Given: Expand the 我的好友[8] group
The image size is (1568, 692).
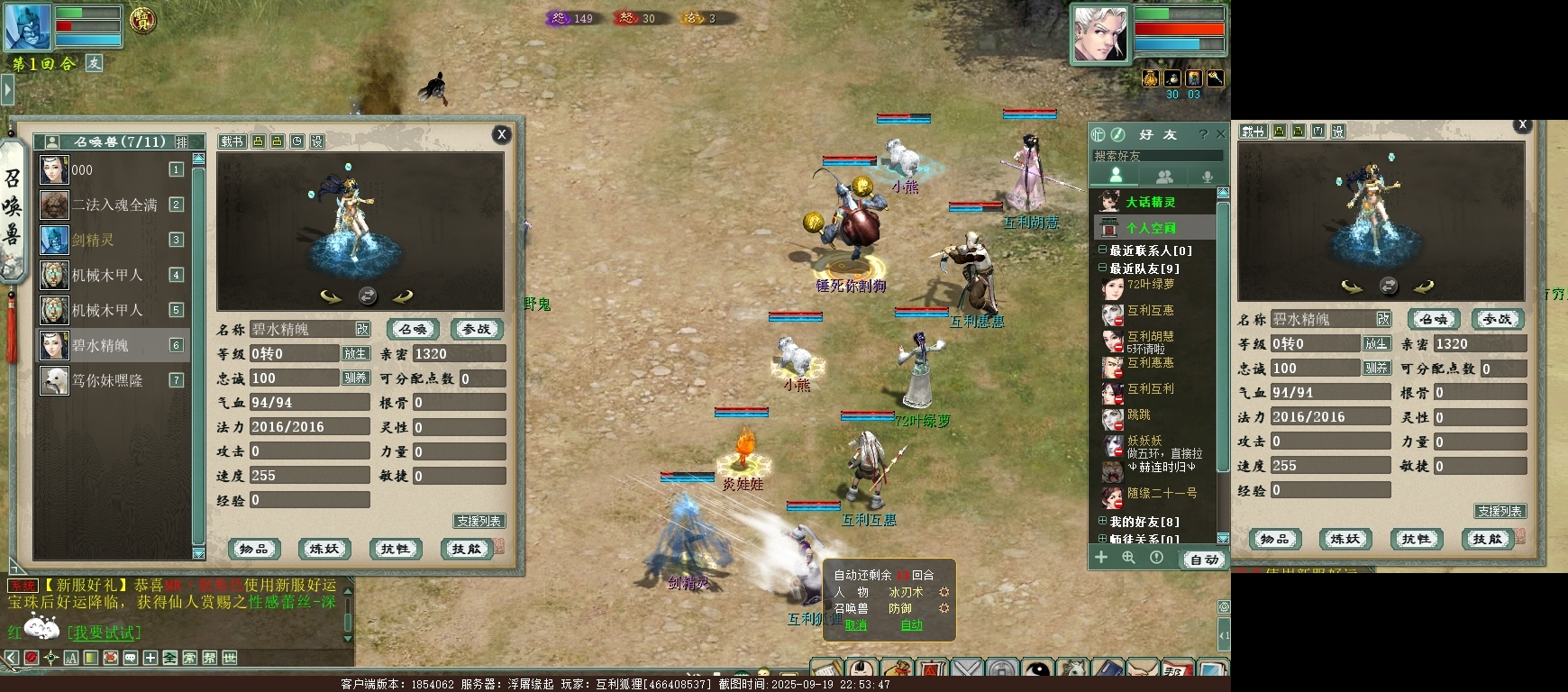Looking at the screenshot, I should 1102,521.
